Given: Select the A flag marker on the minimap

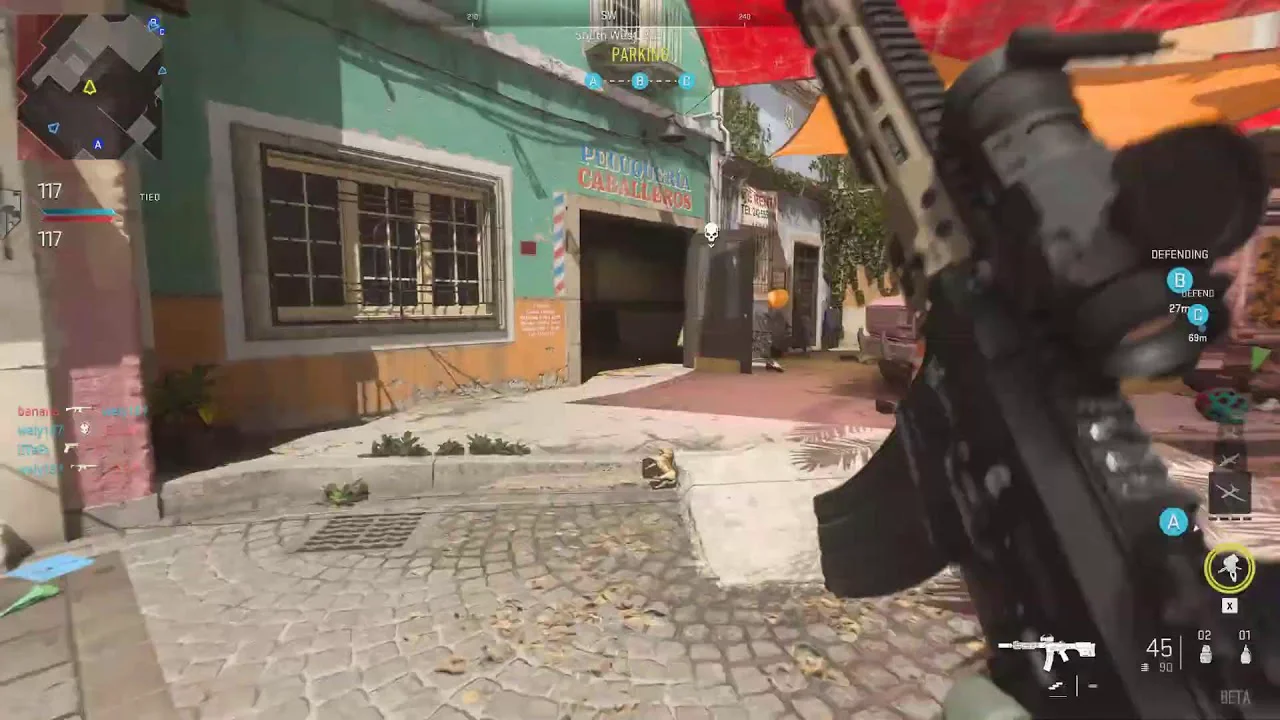Looking at the screenshot, I should (x=98, y=144).
